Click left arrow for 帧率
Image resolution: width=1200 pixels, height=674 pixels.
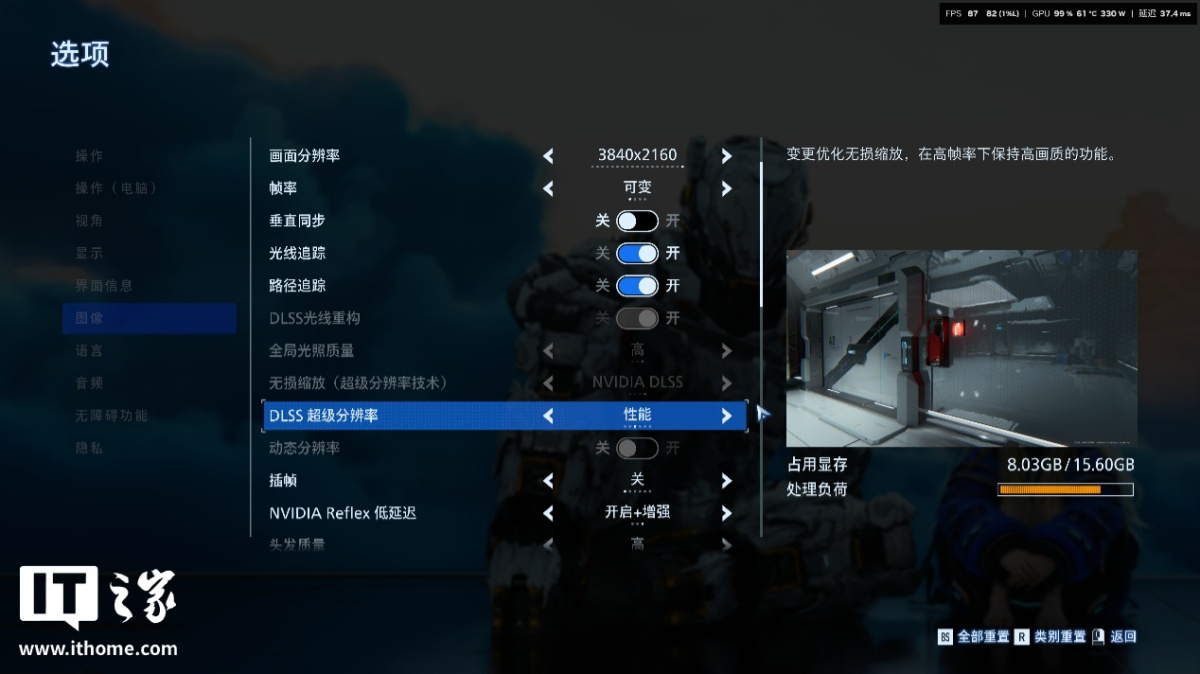click(548, 188)
